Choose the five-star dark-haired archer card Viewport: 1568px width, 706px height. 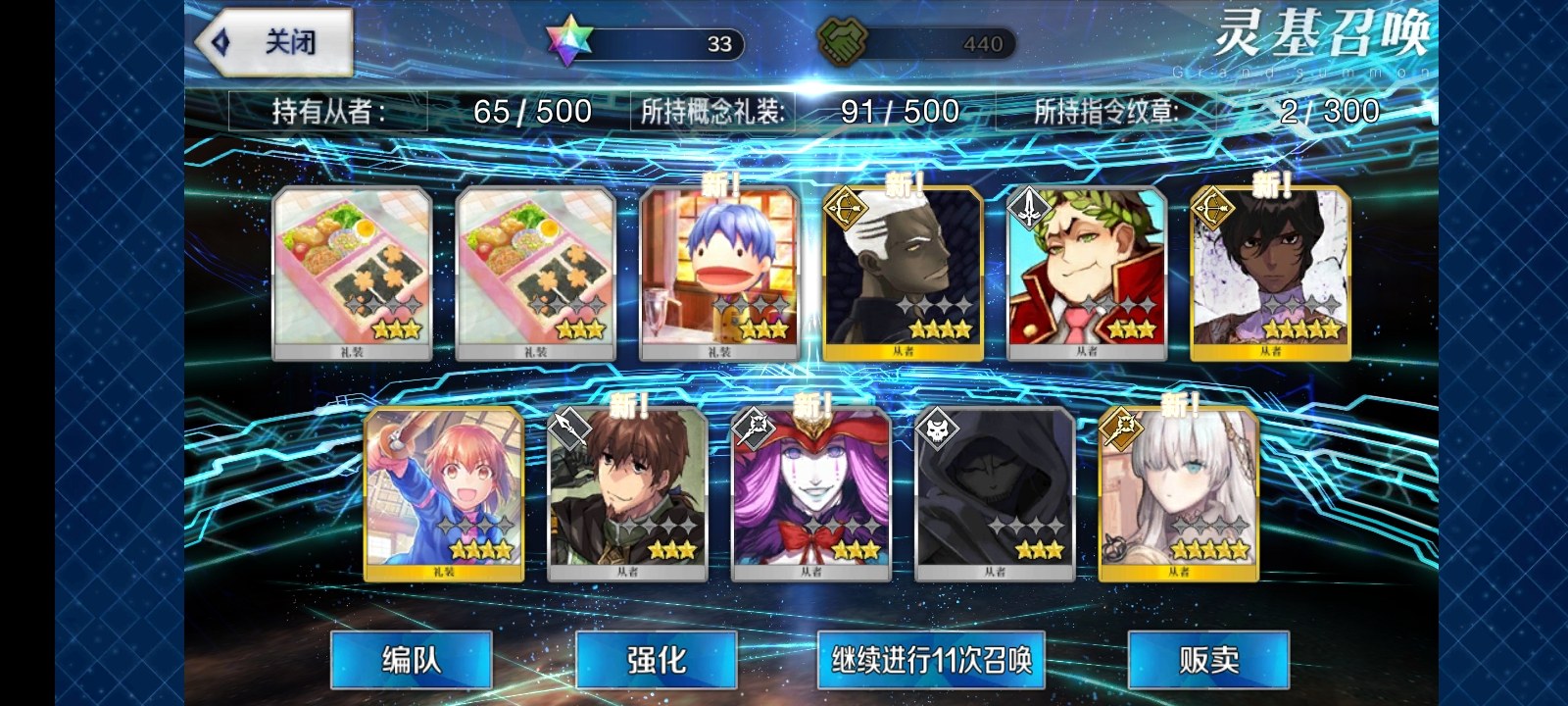(1270, 274)
